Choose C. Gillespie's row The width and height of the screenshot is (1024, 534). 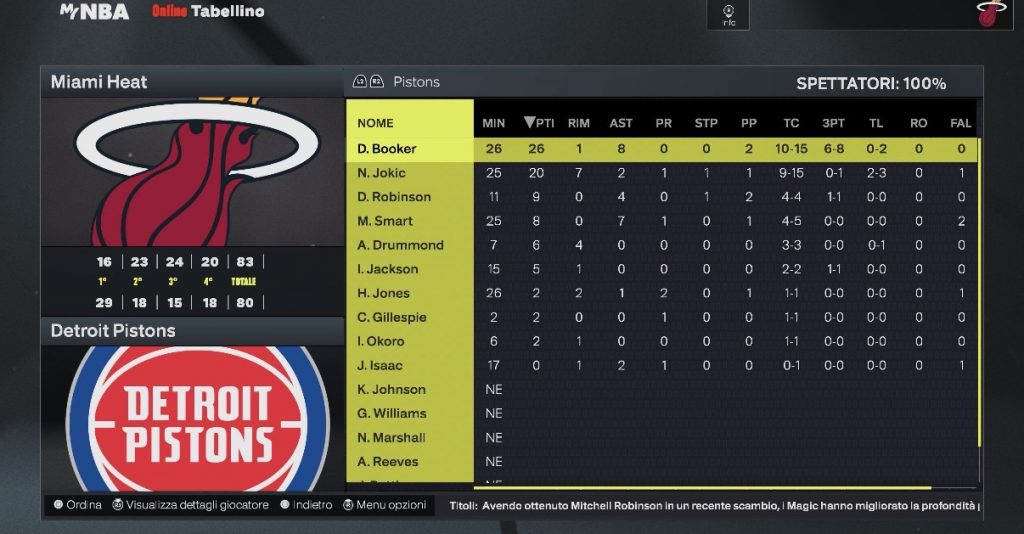392,317
